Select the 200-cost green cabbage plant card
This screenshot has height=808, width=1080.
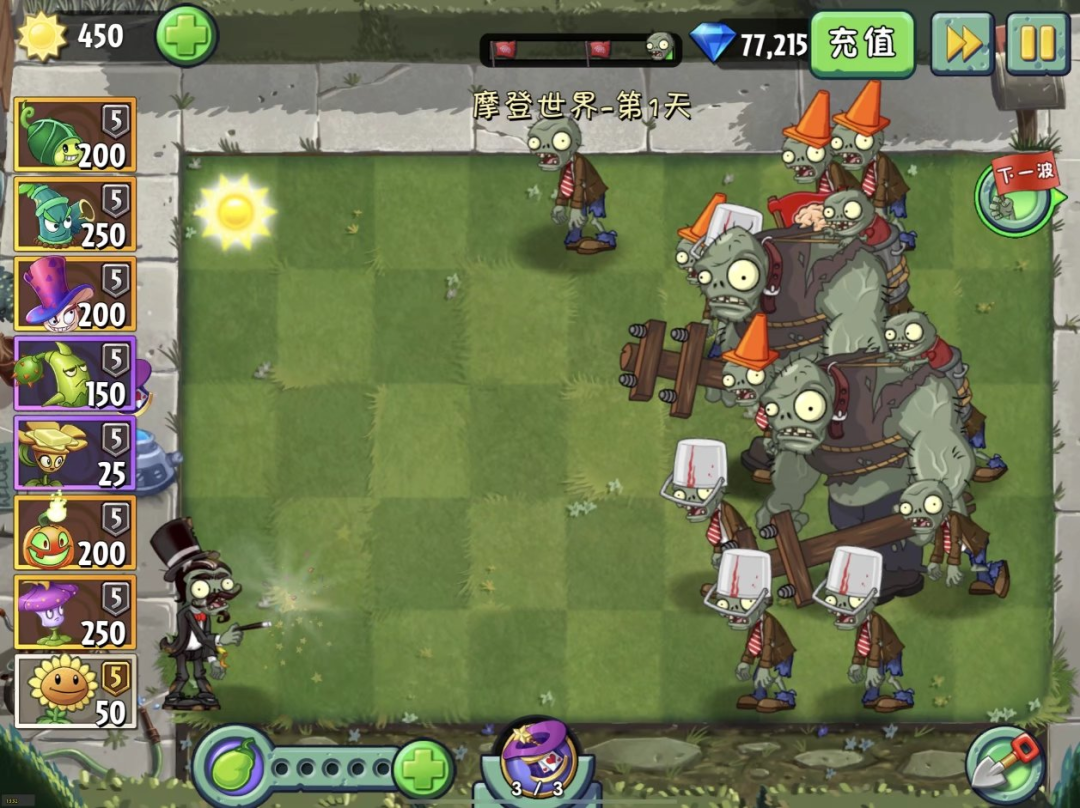(x=75, y=135)
